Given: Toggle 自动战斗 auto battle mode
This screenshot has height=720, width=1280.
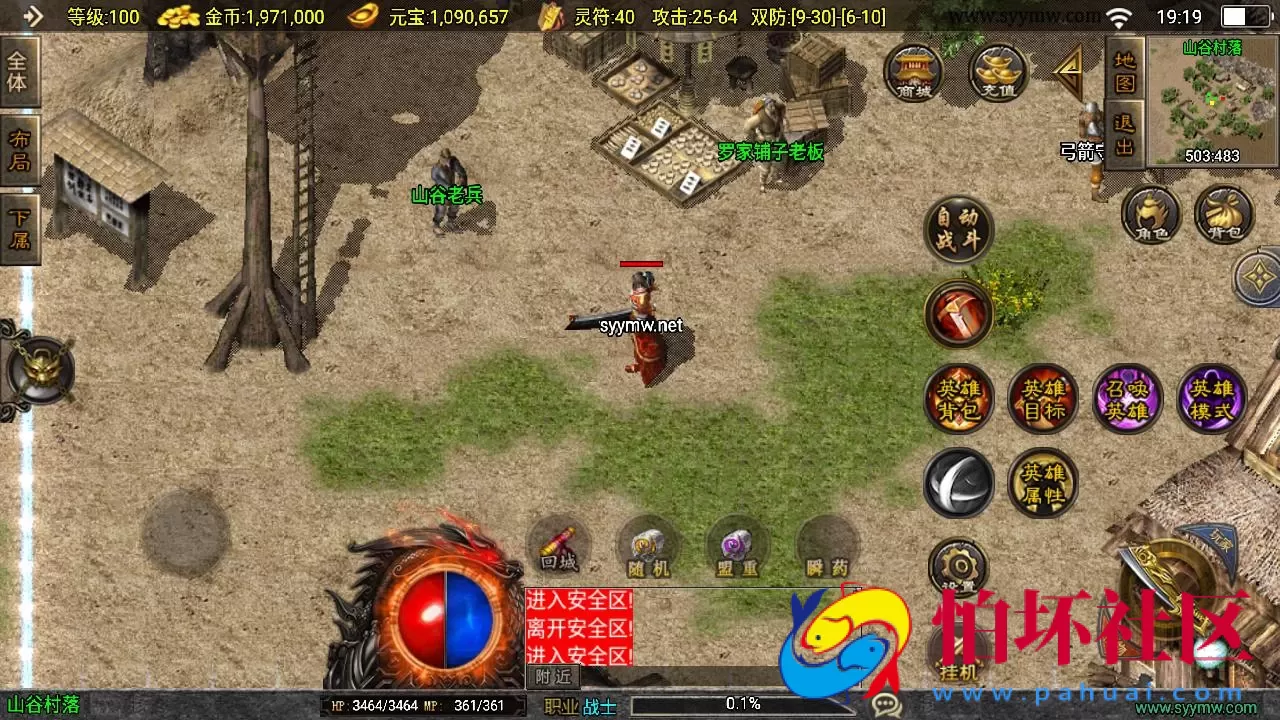Looking at the screenshot, I should 958,230.
